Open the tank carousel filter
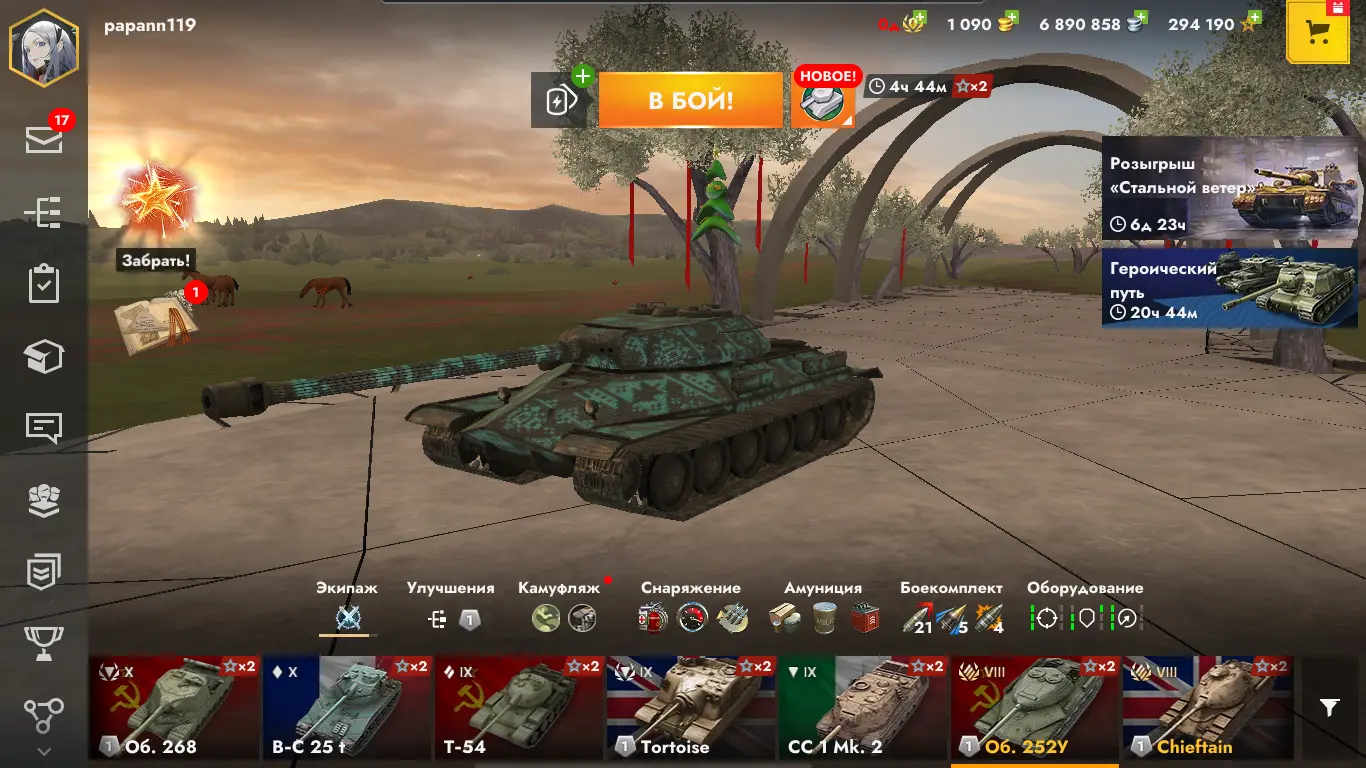Image resolution: width=1366 pixels, height=768 pixels. [x=1329, y=708]
